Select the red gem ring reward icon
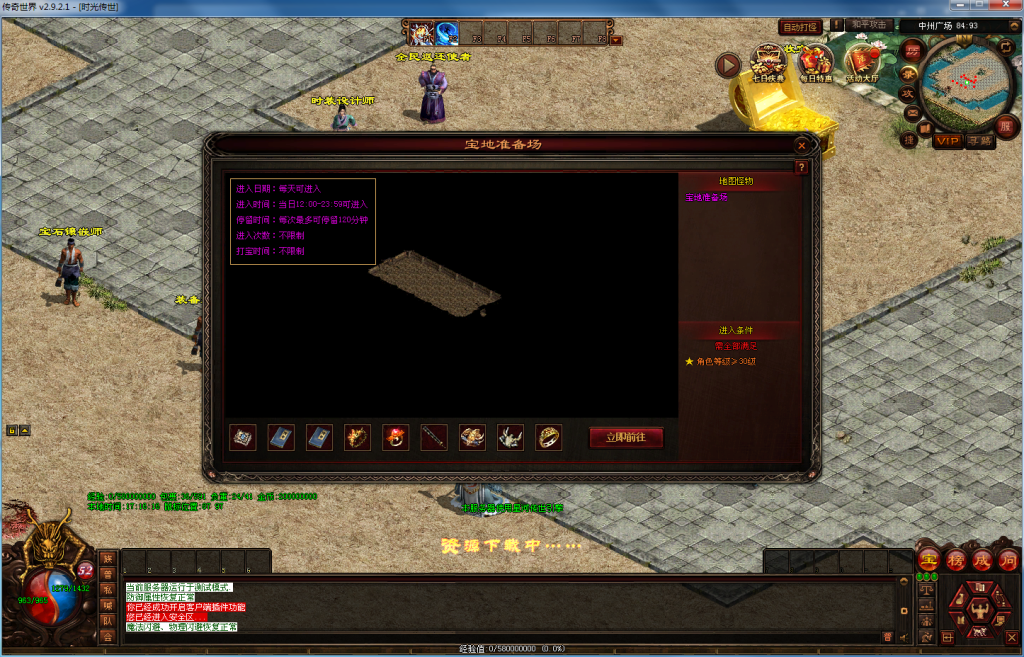This screenshot has width=1024, height=657. 396,437
